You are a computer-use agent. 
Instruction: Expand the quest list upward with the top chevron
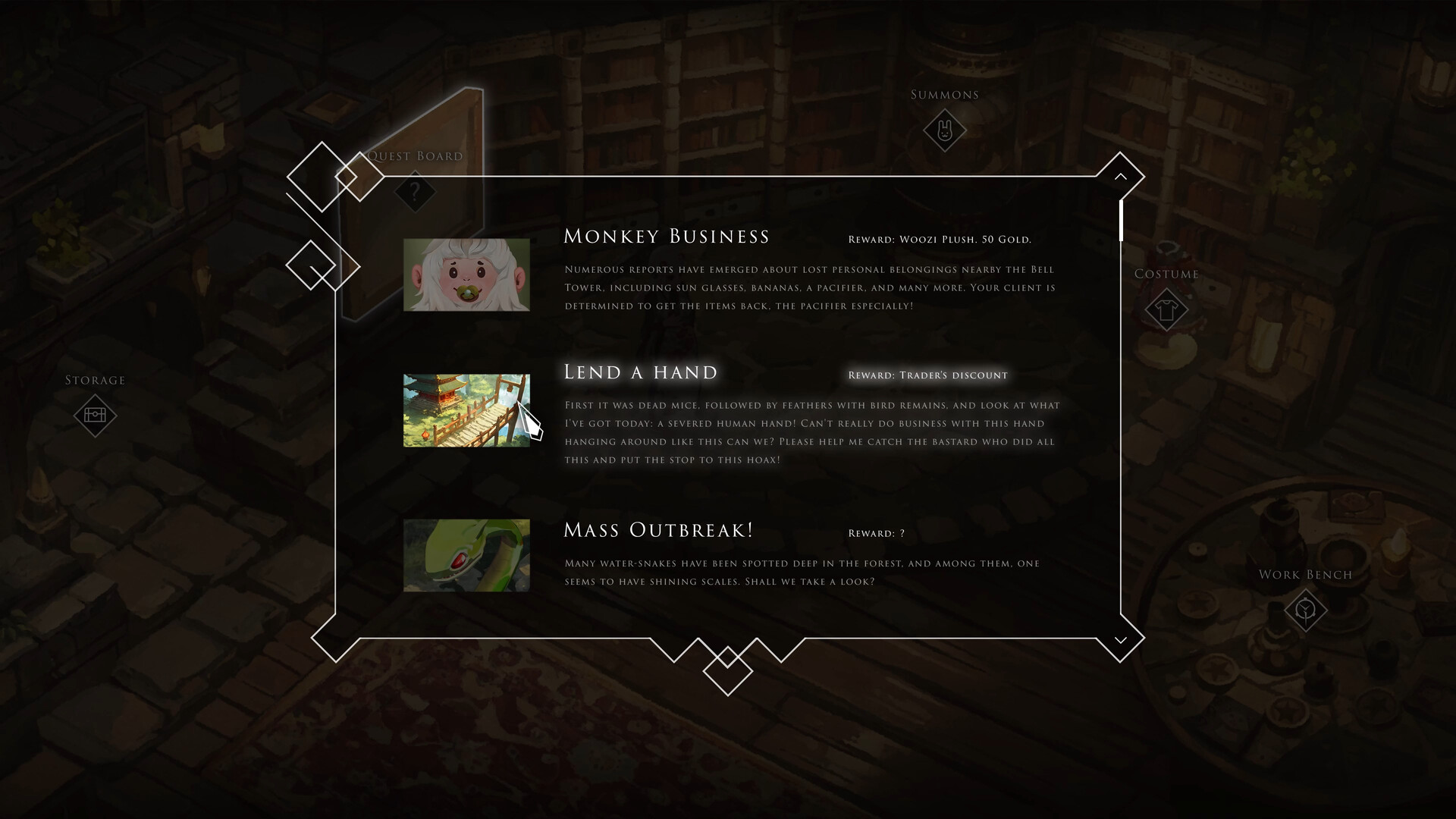(1120, 175)
